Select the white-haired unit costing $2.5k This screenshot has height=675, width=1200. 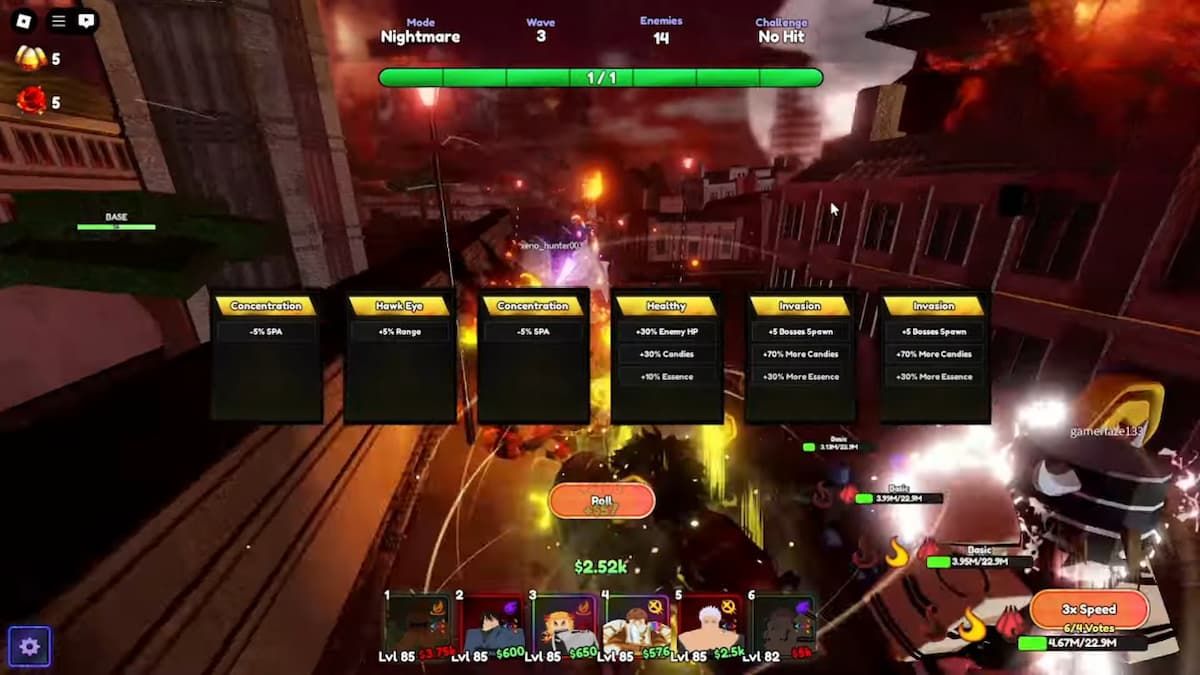click(709, 624)
